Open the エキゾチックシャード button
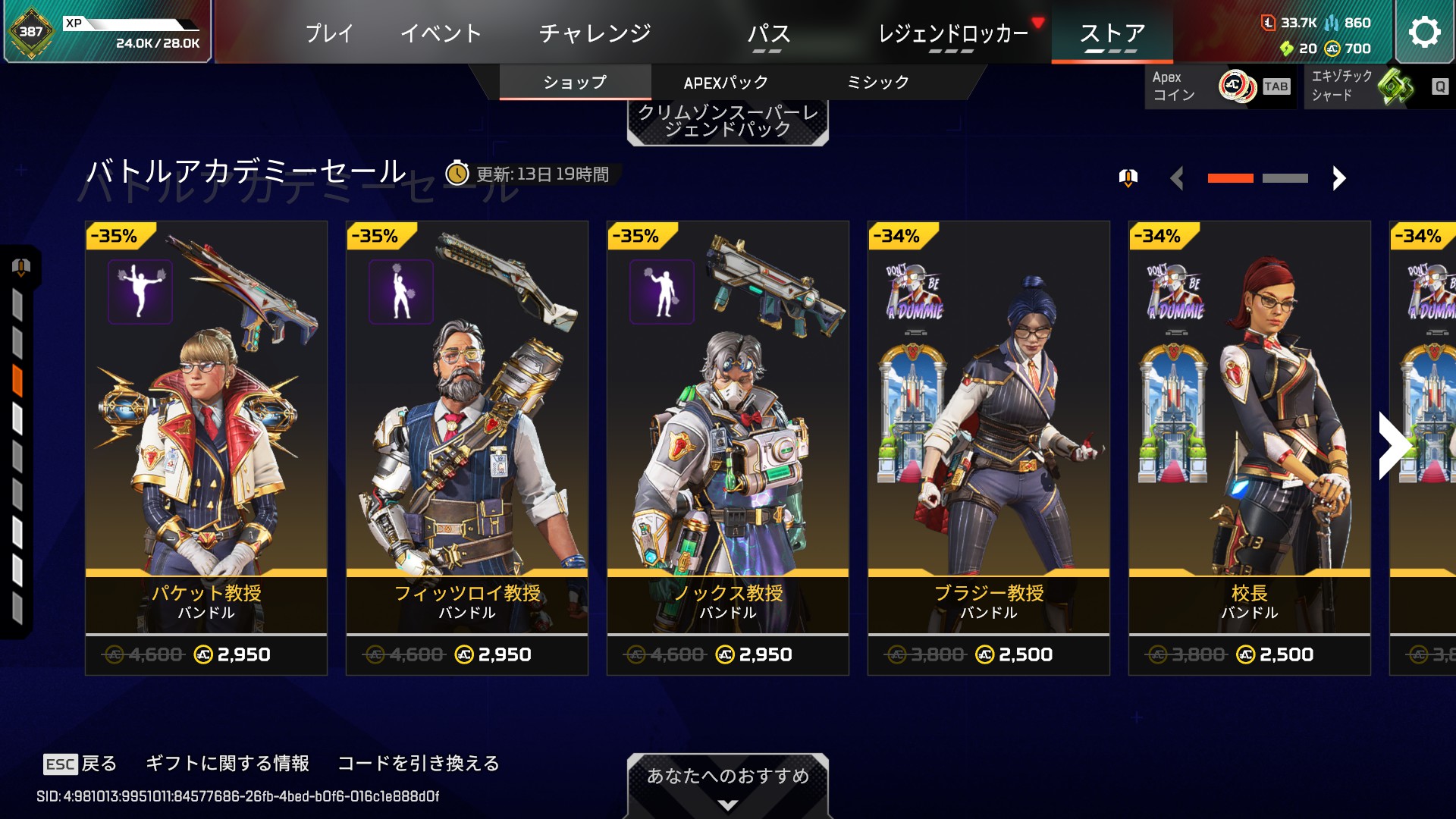Screen dimensions: 1456x819 coord(1376,86)
